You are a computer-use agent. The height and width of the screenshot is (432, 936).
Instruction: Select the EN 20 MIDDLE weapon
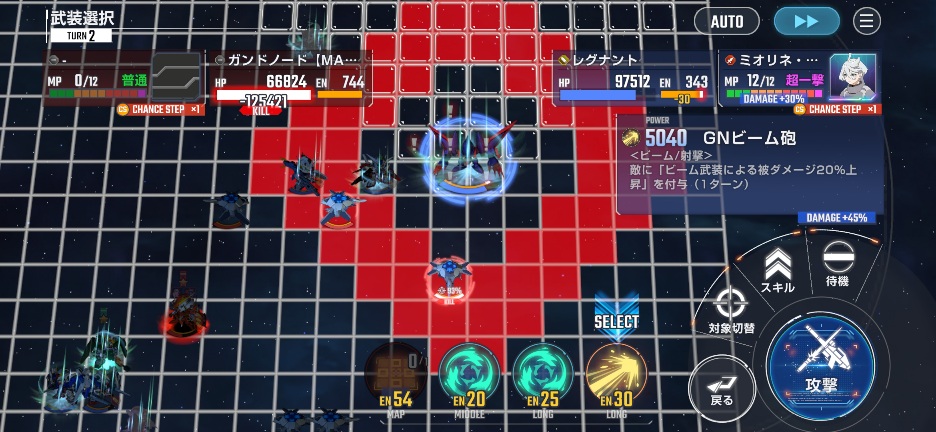[469, 375]
